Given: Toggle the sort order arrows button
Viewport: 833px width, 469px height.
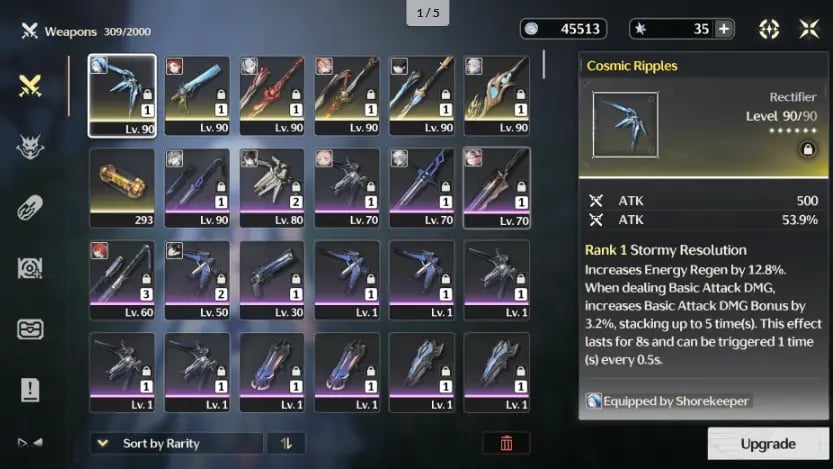Looking at the screenshot, I should (286, 443).
